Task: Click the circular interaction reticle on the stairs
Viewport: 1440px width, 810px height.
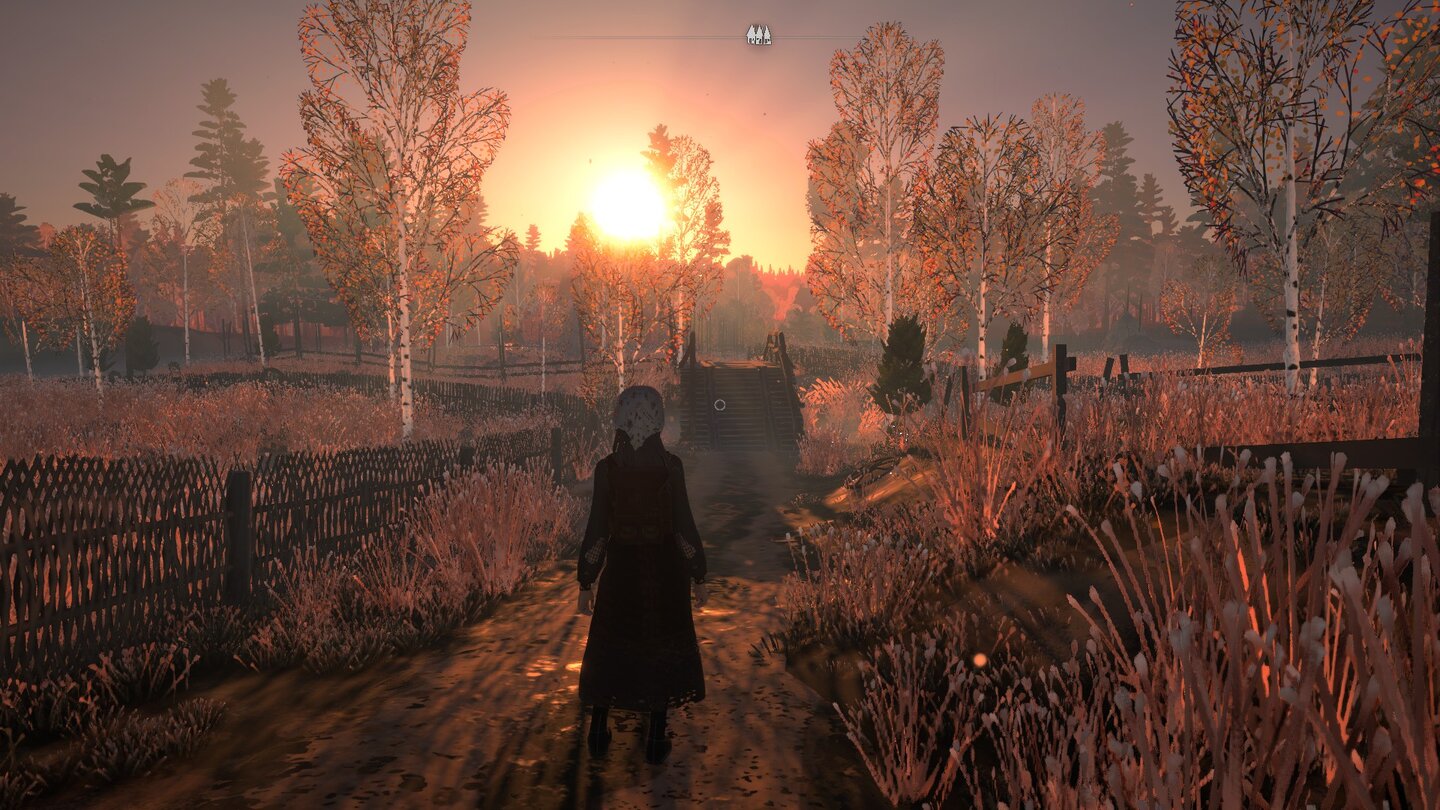Action: (722, 406)
